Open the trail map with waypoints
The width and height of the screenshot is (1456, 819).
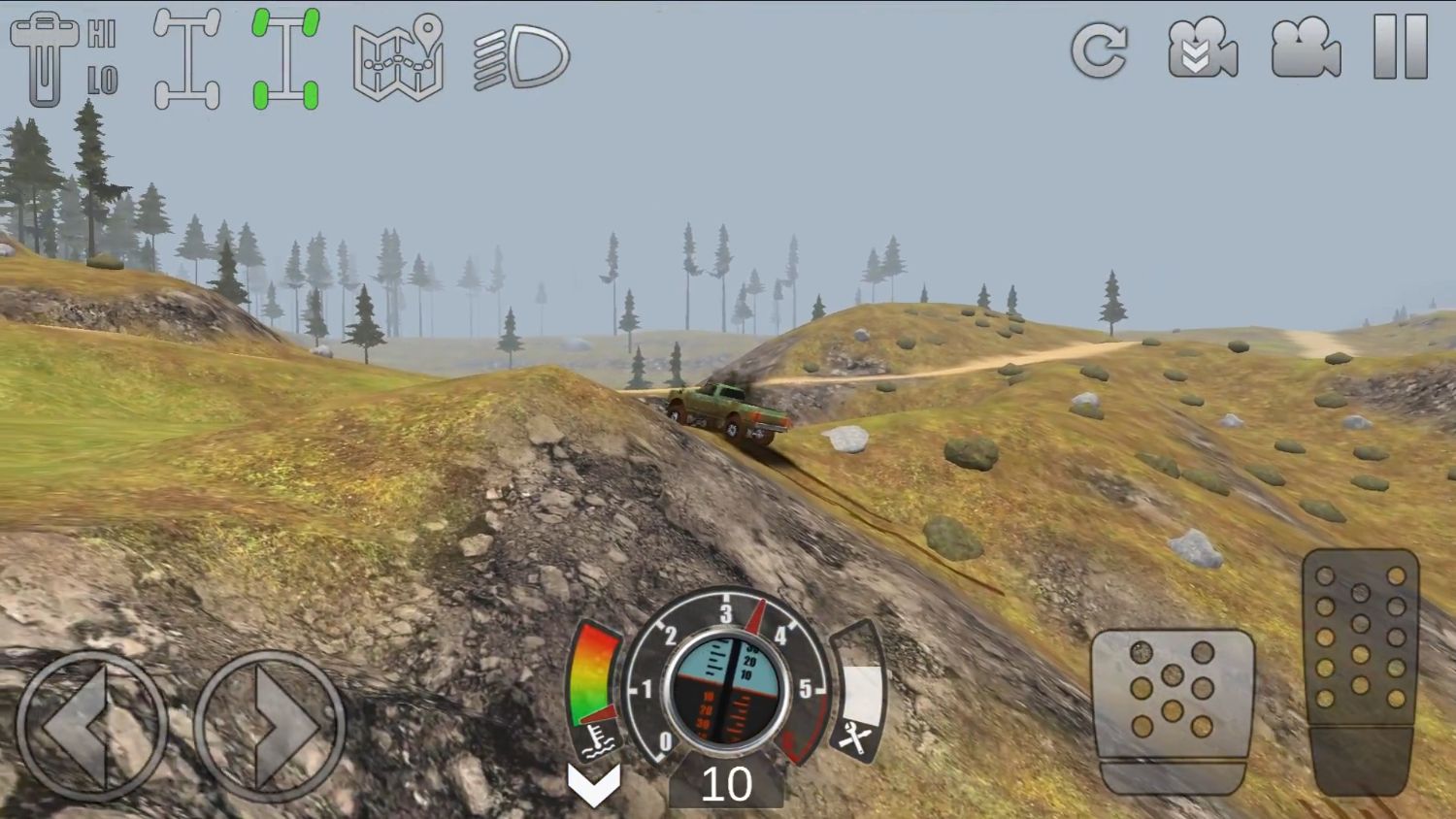pos(398,58)
